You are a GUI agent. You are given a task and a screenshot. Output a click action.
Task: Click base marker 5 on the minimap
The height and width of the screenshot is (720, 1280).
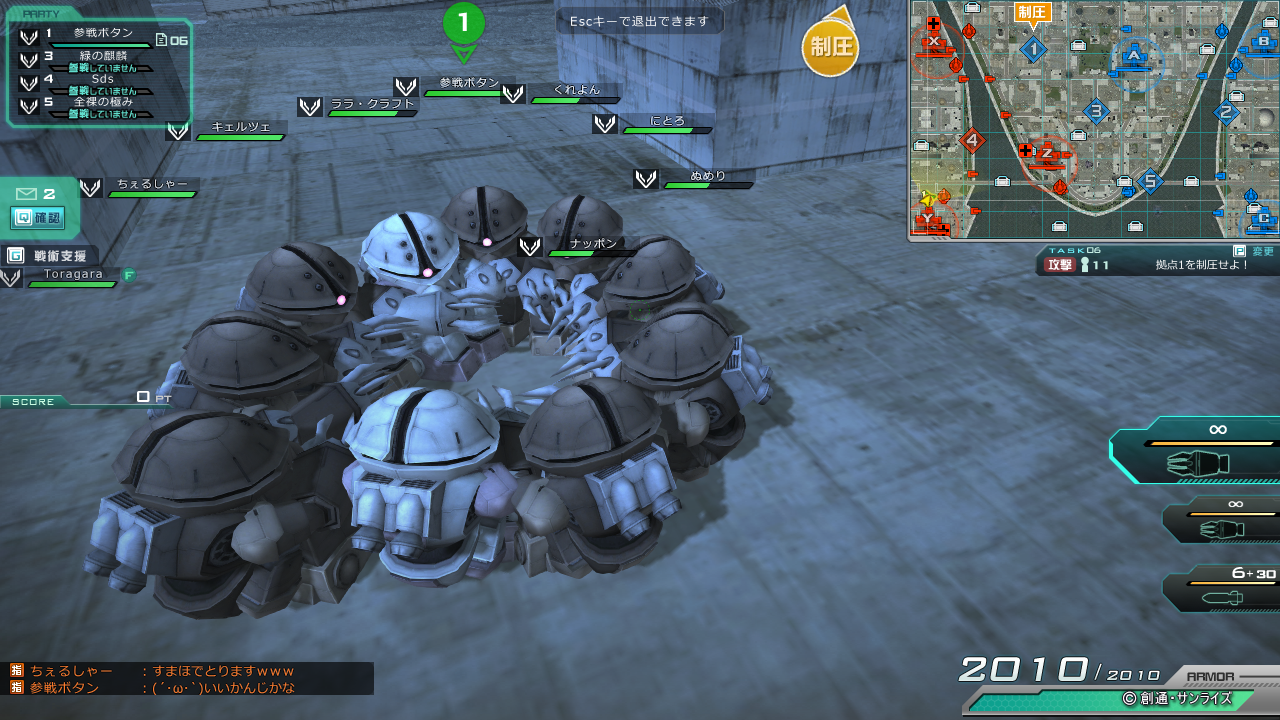coord(1150,181)
